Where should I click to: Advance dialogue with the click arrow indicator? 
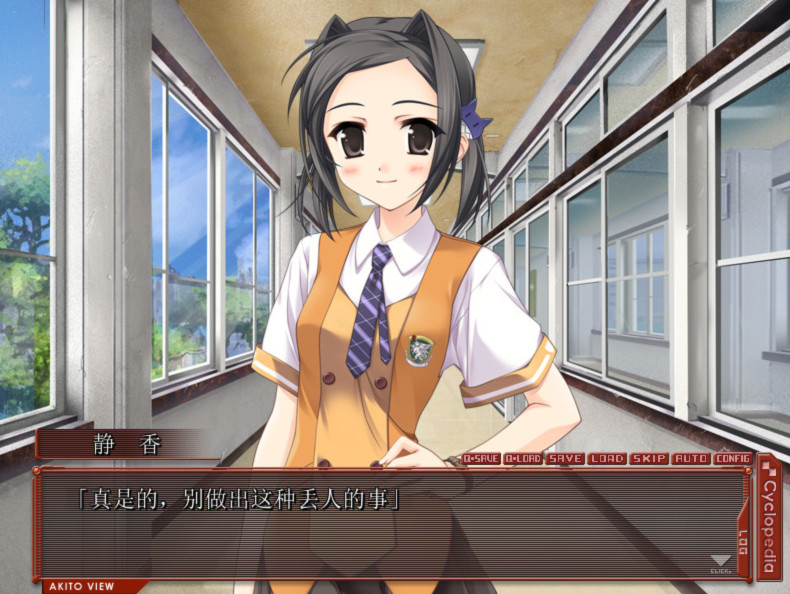point(719,564)
